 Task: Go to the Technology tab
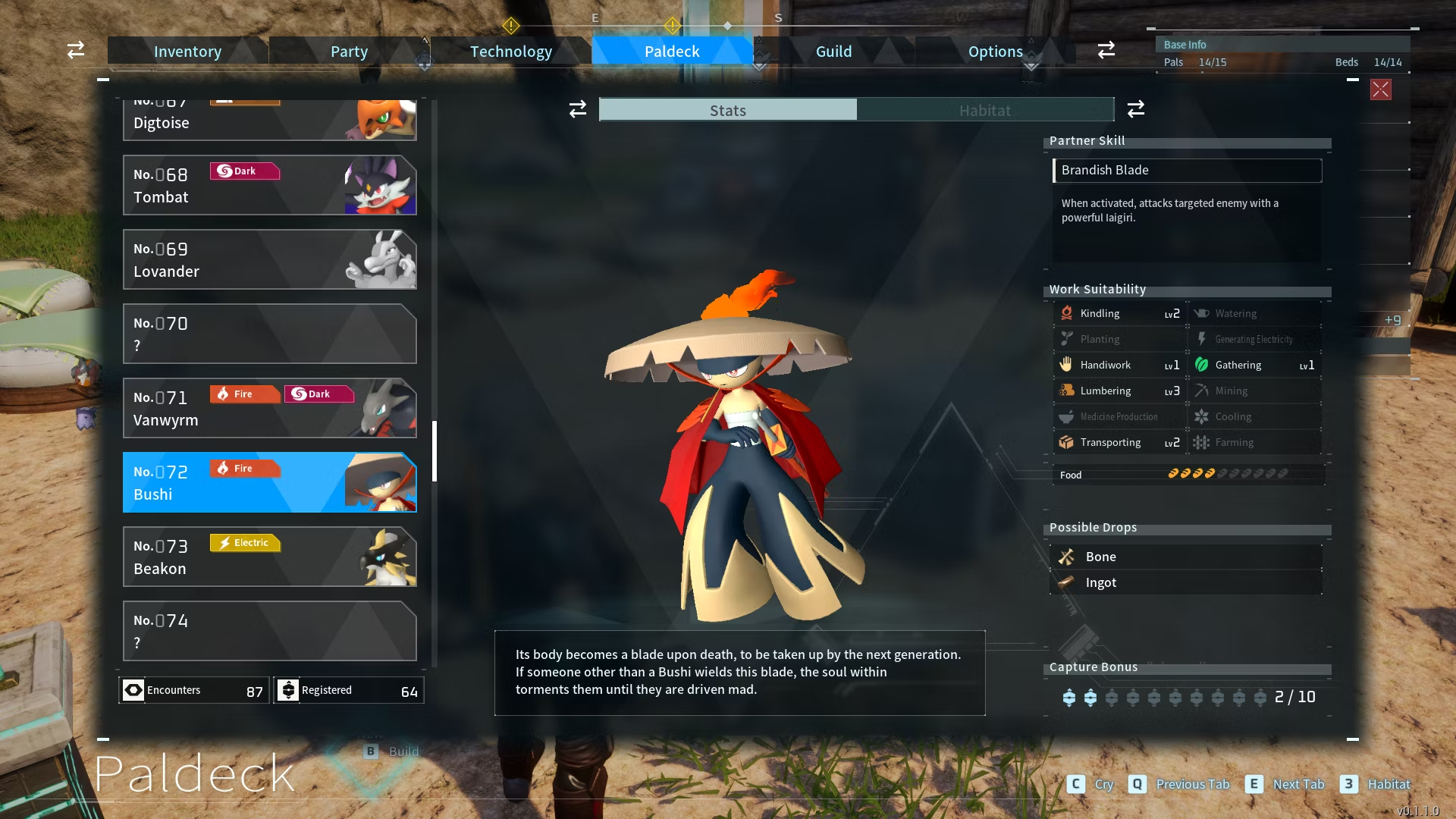pyautogui.click(x=510, y=52)
